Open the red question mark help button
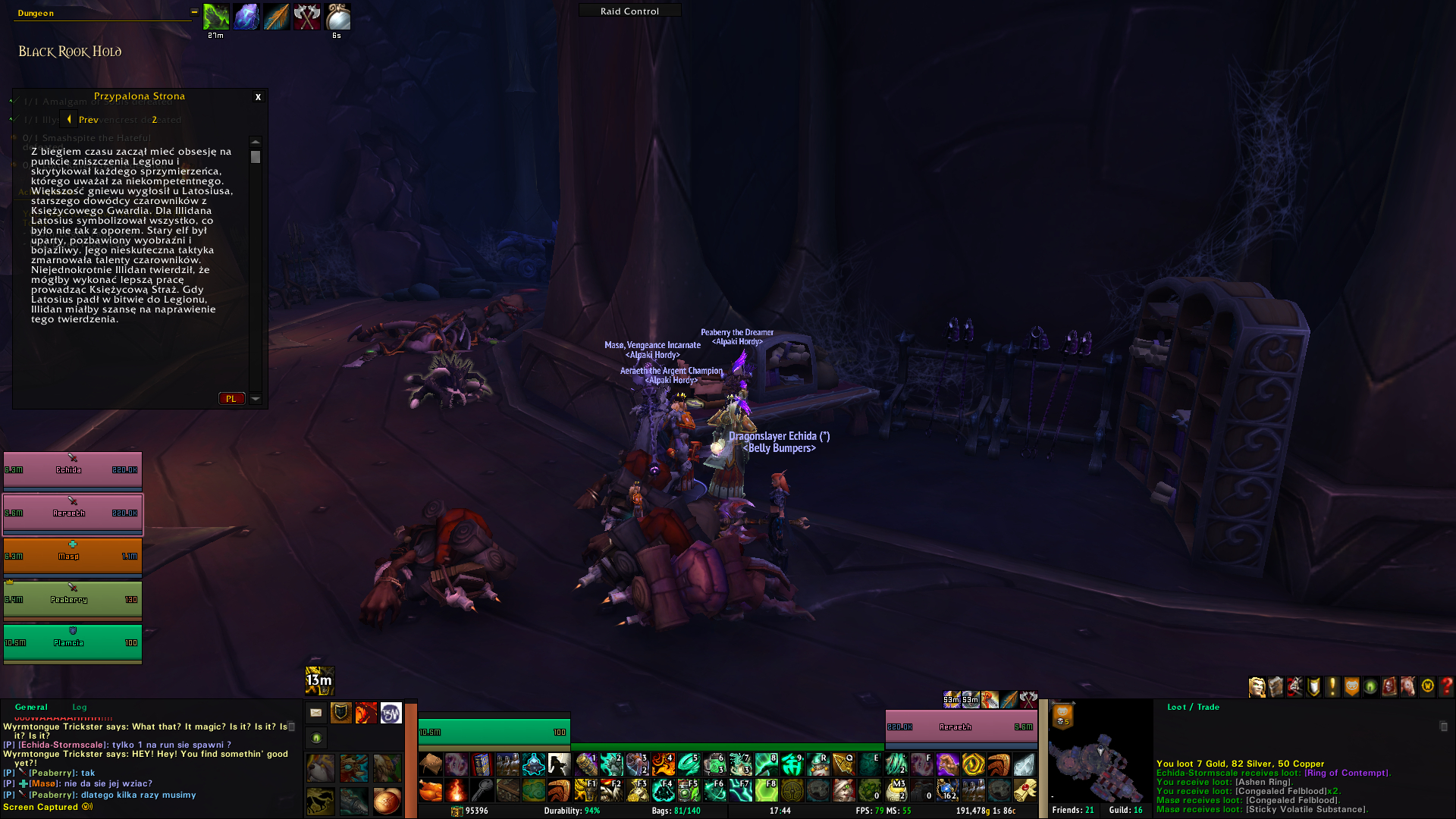Screen dimensions: 1456x819 point(1446,687)
